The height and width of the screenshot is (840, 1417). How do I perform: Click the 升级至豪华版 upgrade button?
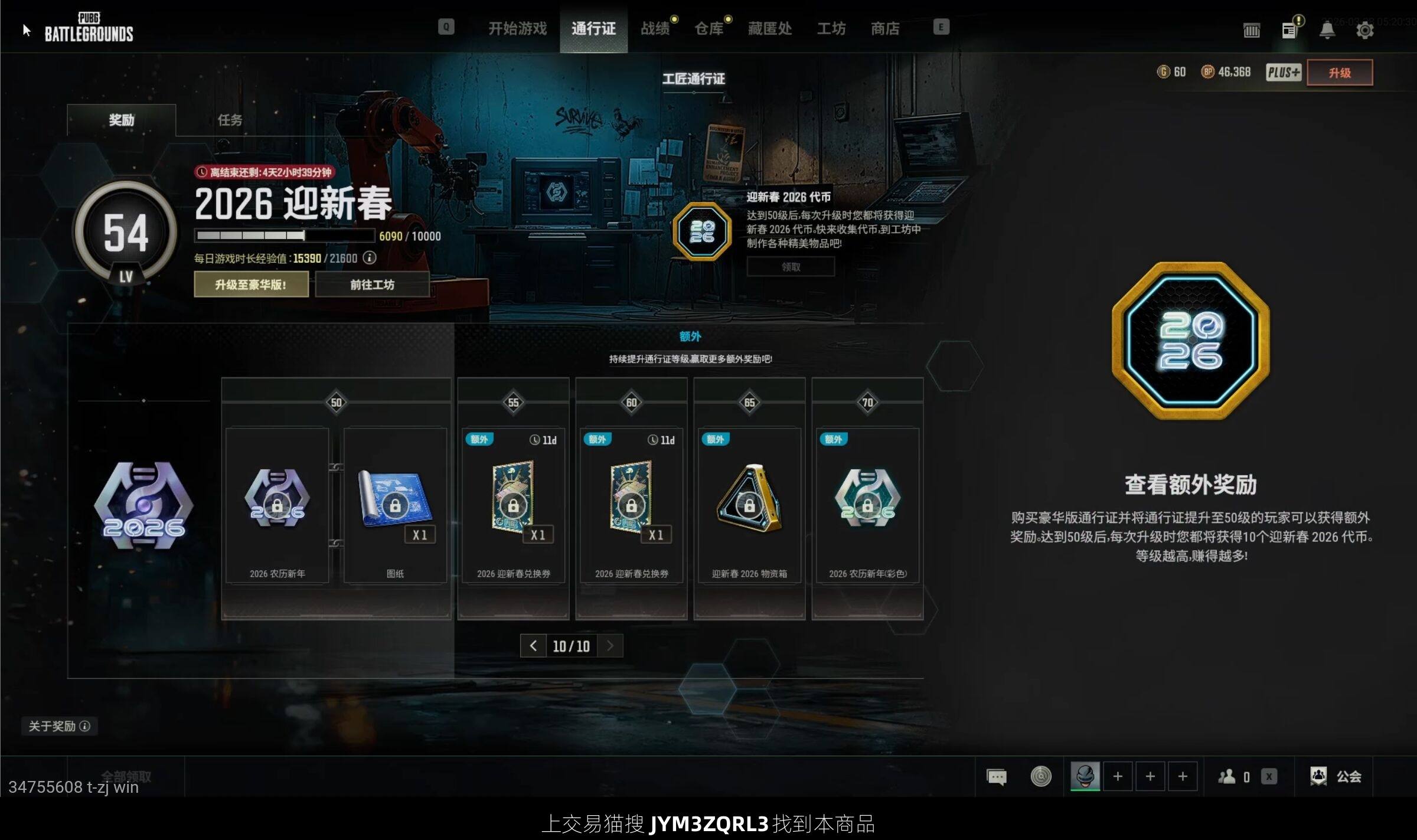[x=251, y=285]
